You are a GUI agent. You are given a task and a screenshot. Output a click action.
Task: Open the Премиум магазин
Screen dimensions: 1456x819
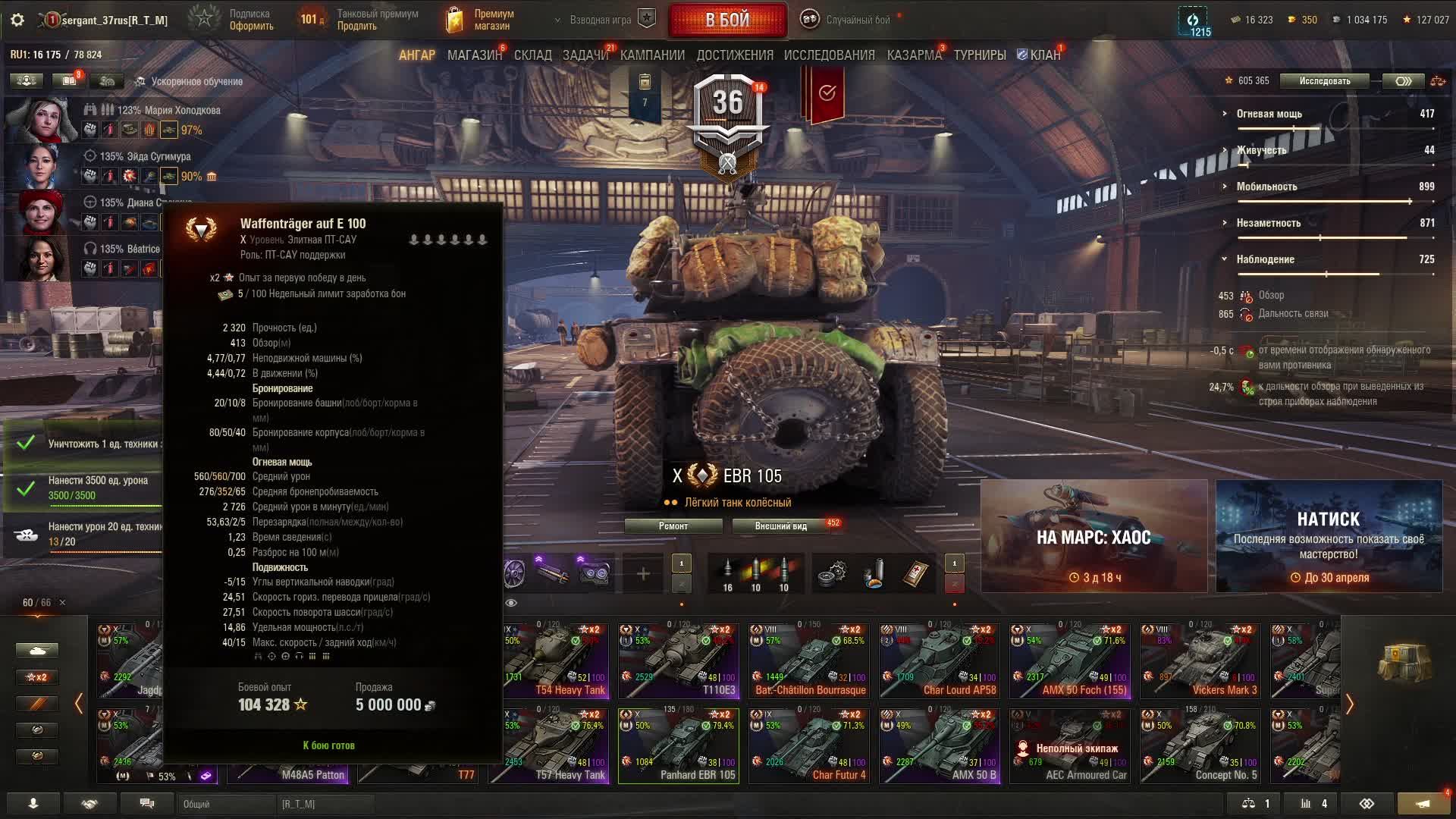tap(480, 20)
